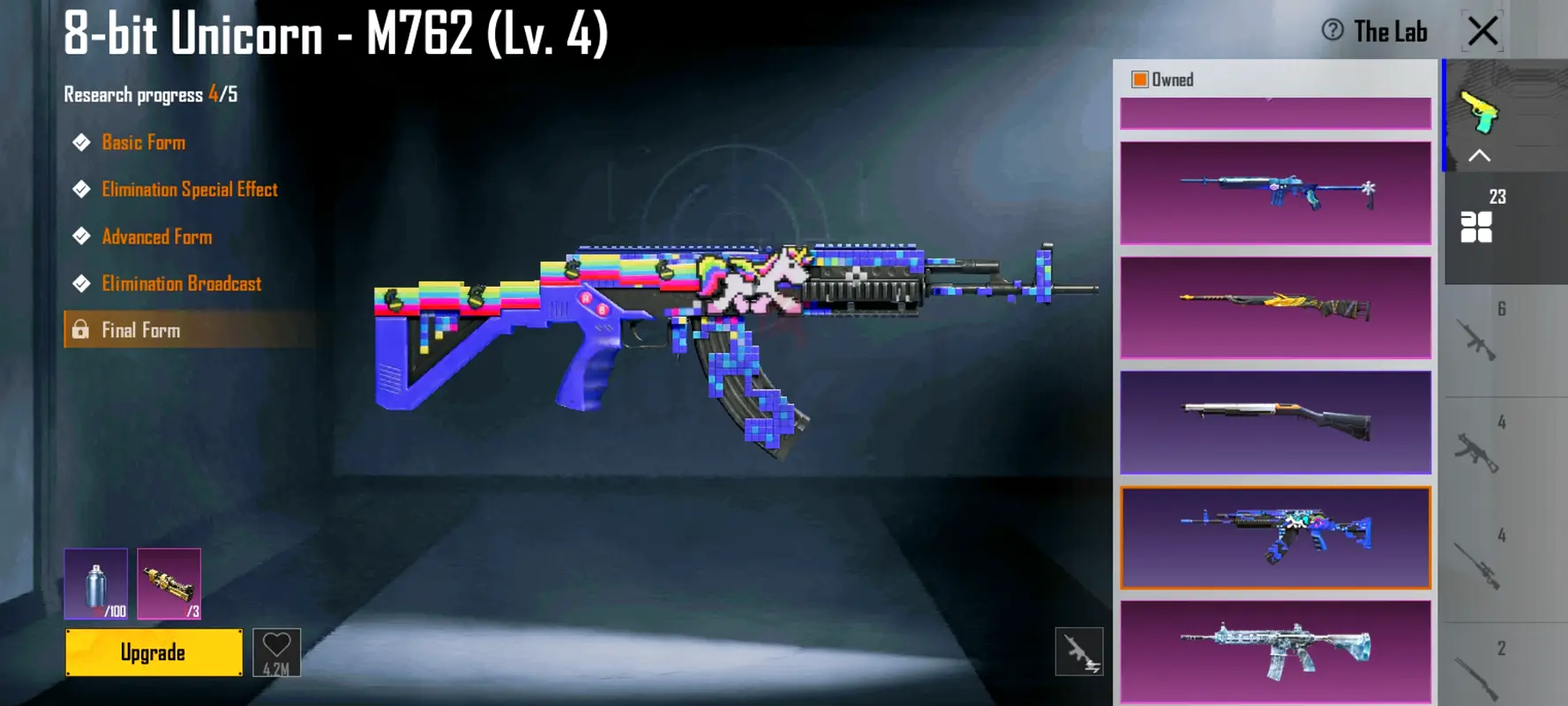The height and width of the screenshot is (706, 1568).
Task: Choose the Advanced Form stage
Action: tap(156, 237)
